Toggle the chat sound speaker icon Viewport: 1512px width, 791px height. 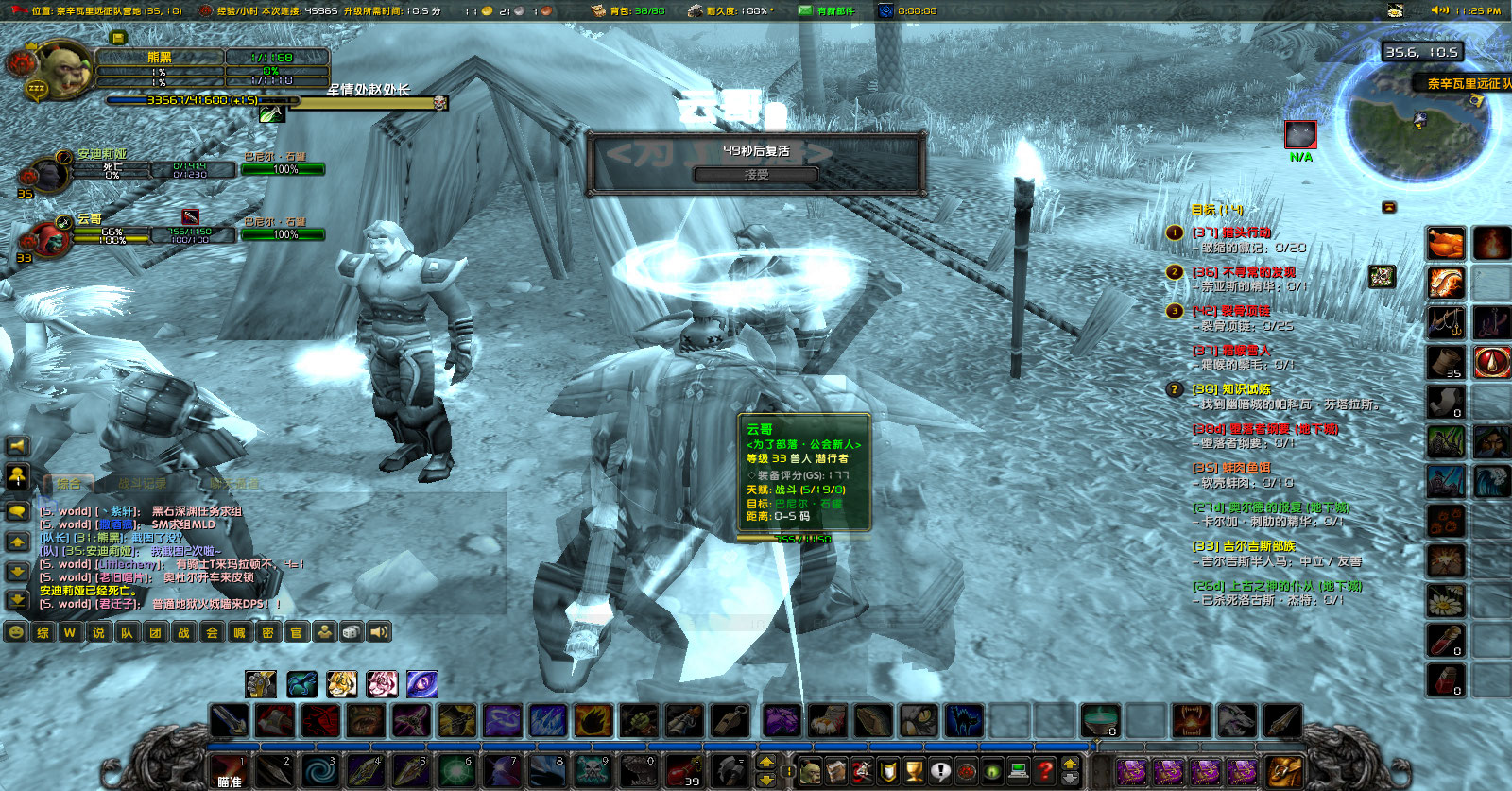377,631
